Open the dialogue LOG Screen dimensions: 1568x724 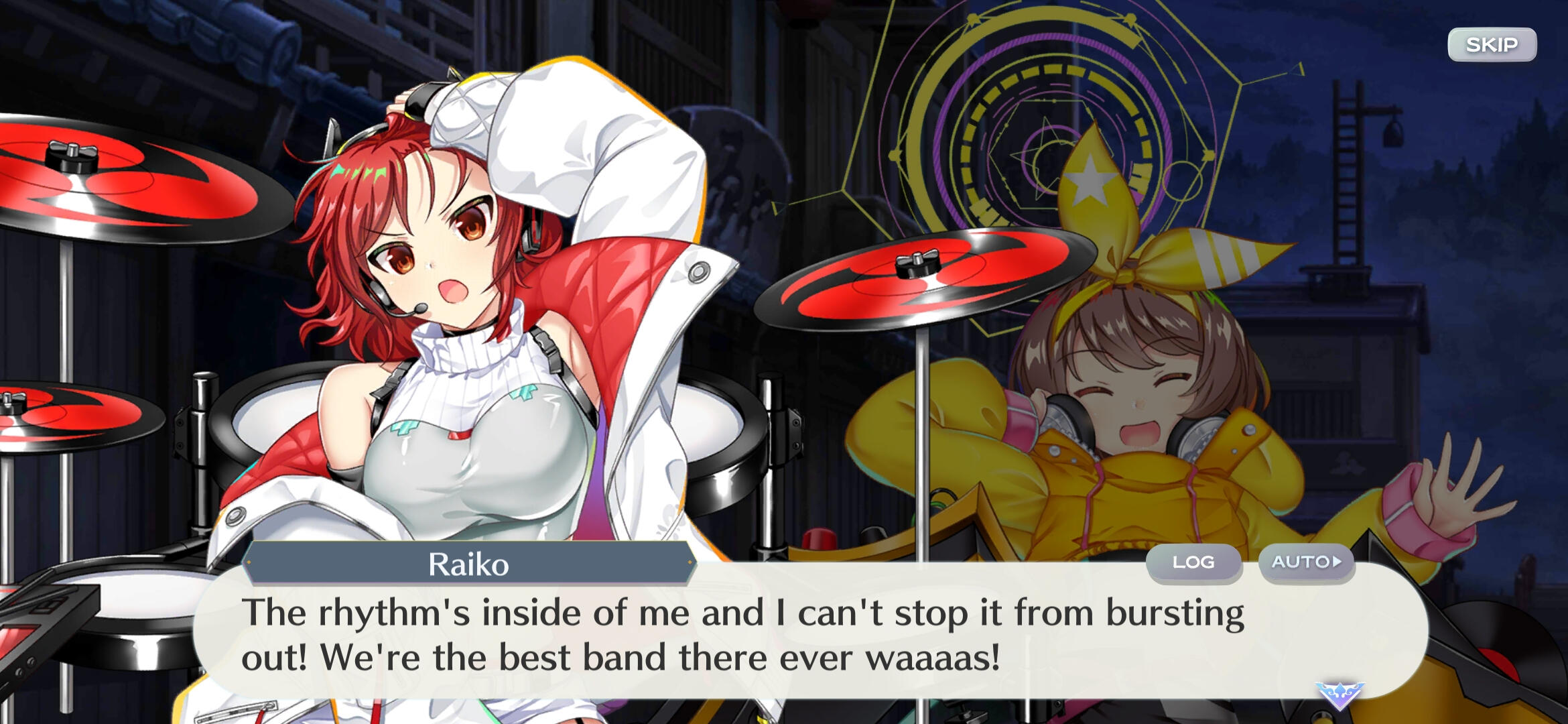1193,562
